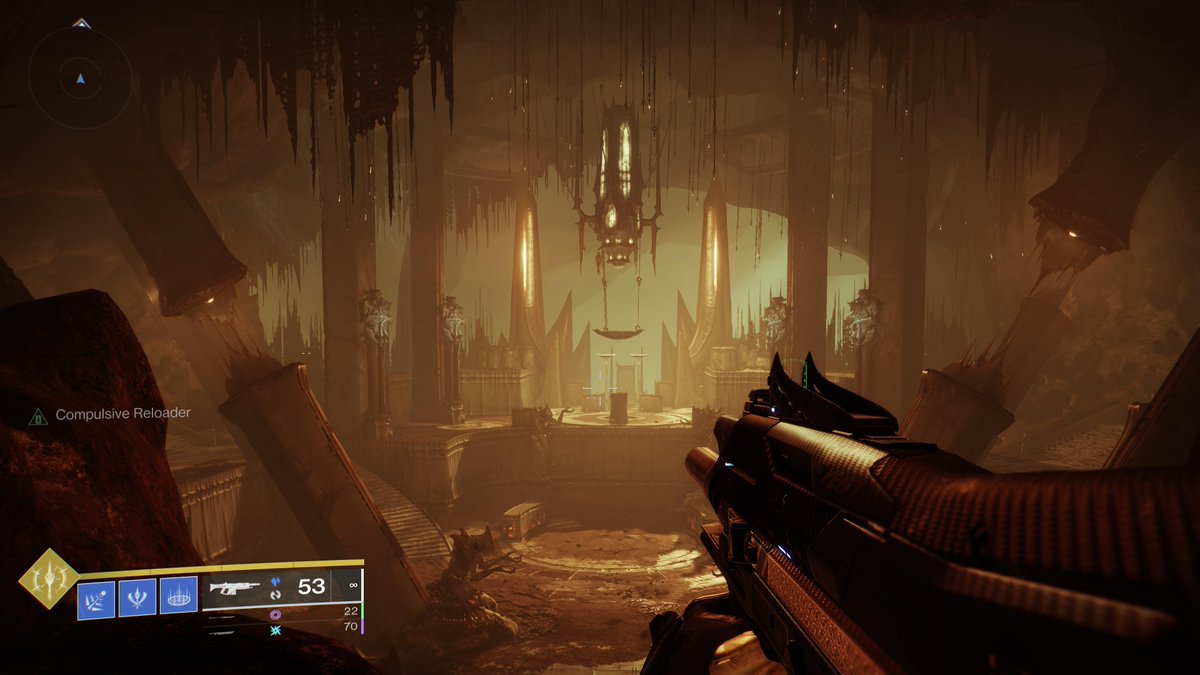
Task: Click the Compulsive Reloader modifier notice
Action: click(x=110, y=414)
